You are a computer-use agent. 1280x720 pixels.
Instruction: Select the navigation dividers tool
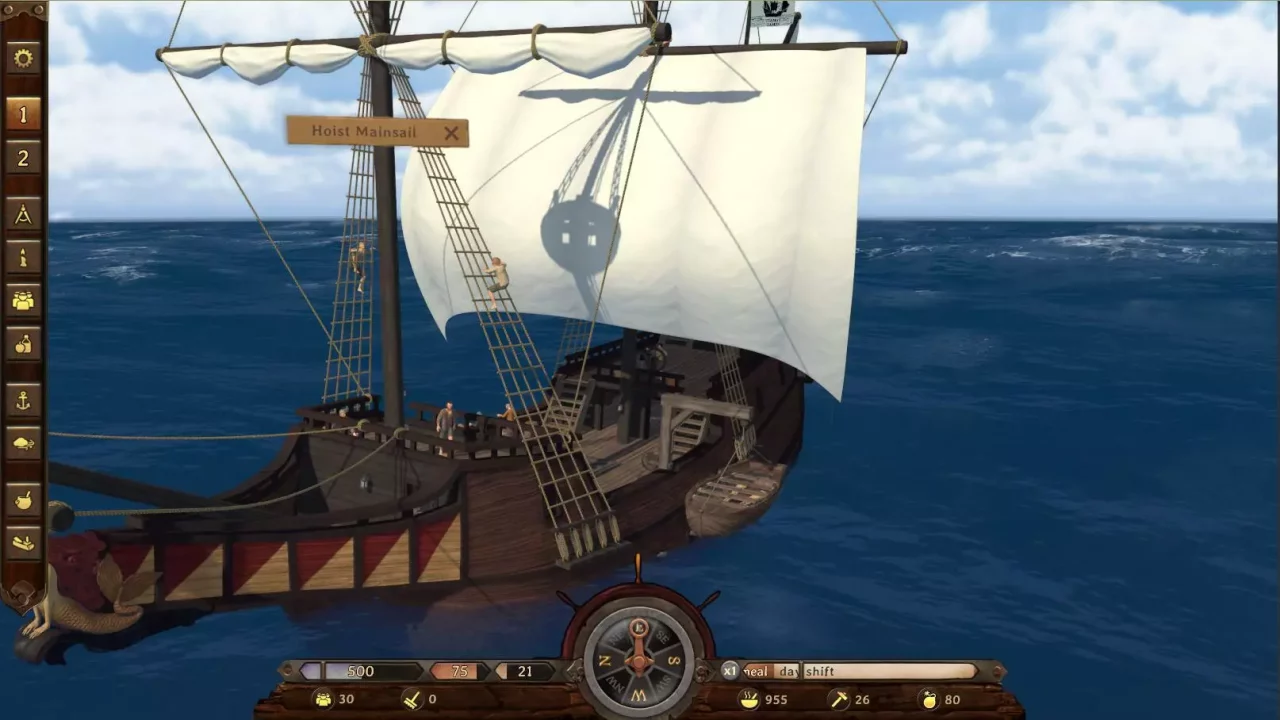(x=22, y=213)
